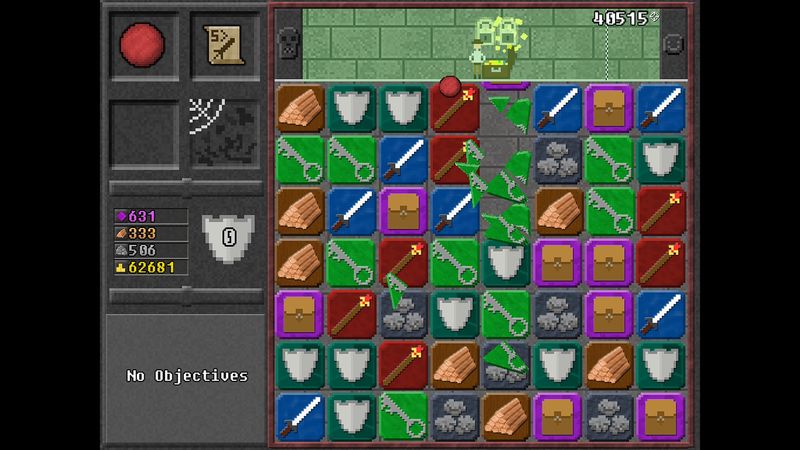Use the red orb item slot
The image size is (800, 450).
(143, 45)
